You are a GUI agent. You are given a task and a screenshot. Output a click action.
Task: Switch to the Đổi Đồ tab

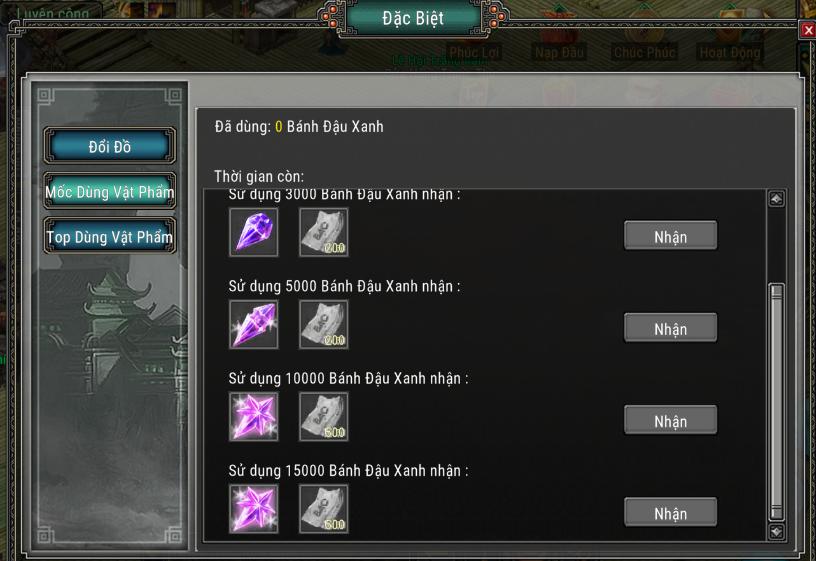110,147
